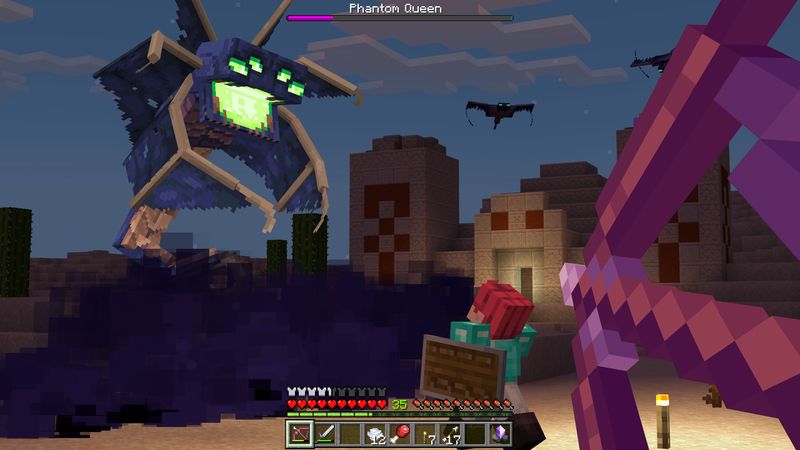
Task: Pick the torch stack of 7
Action: (425, 434)
